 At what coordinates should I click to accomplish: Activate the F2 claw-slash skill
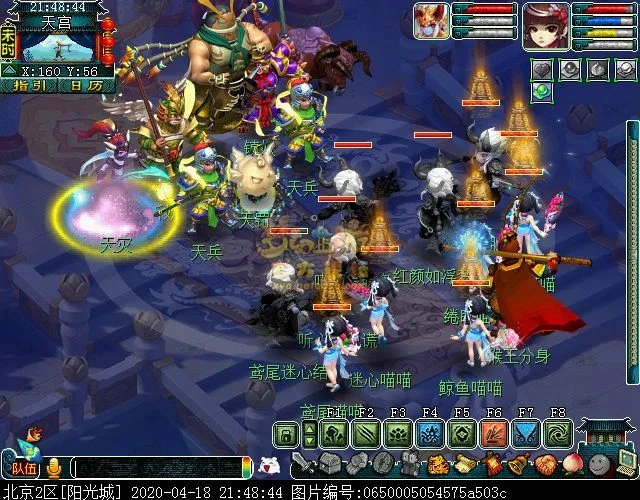click(367, 434)
